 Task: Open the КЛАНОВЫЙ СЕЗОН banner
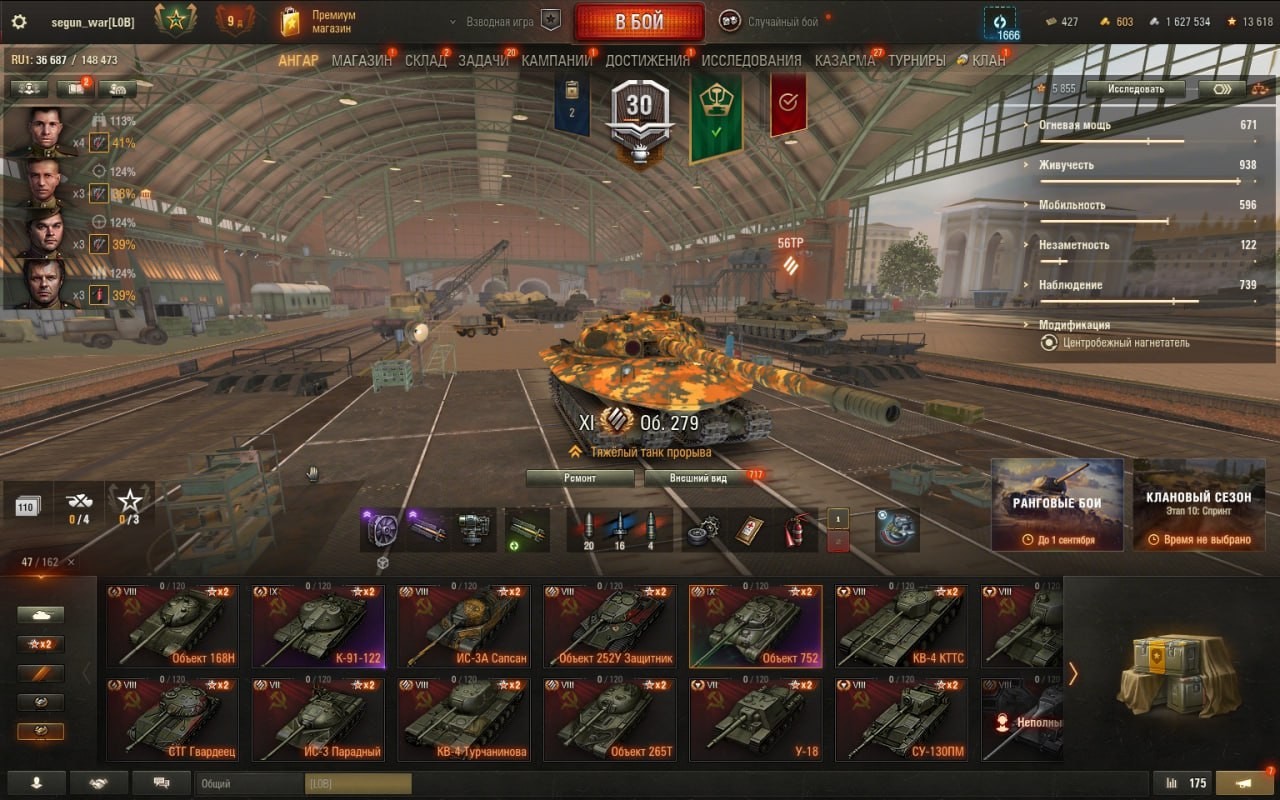(1199, 504)
